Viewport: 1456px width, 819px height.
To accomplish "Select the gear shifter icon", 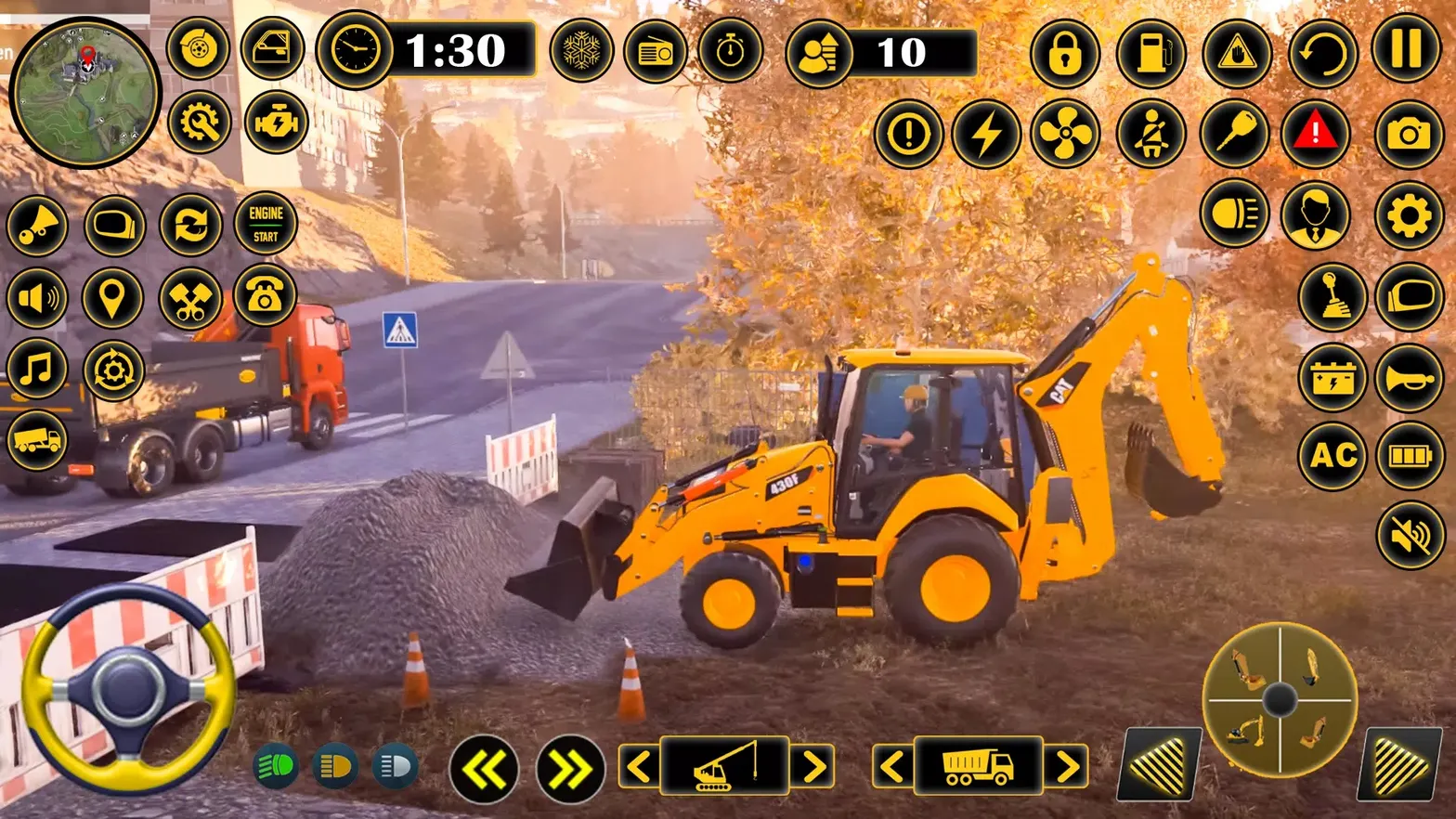I will [x=1332, y=299].
